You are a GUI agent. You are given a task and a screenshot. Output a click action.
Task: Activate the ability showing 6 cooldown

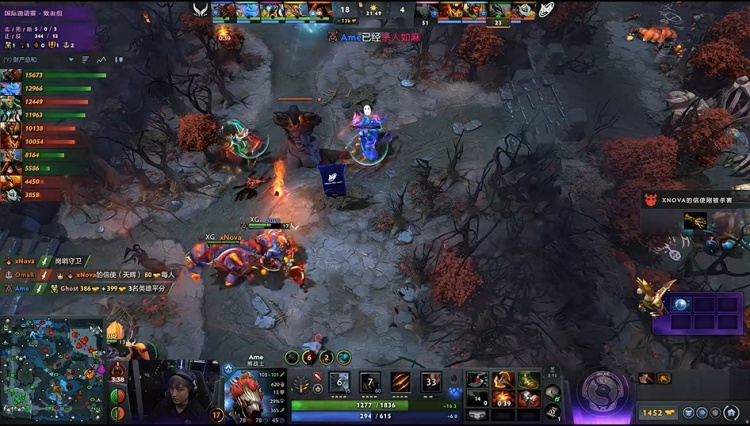pyautogui.click(x=340, y=382)
